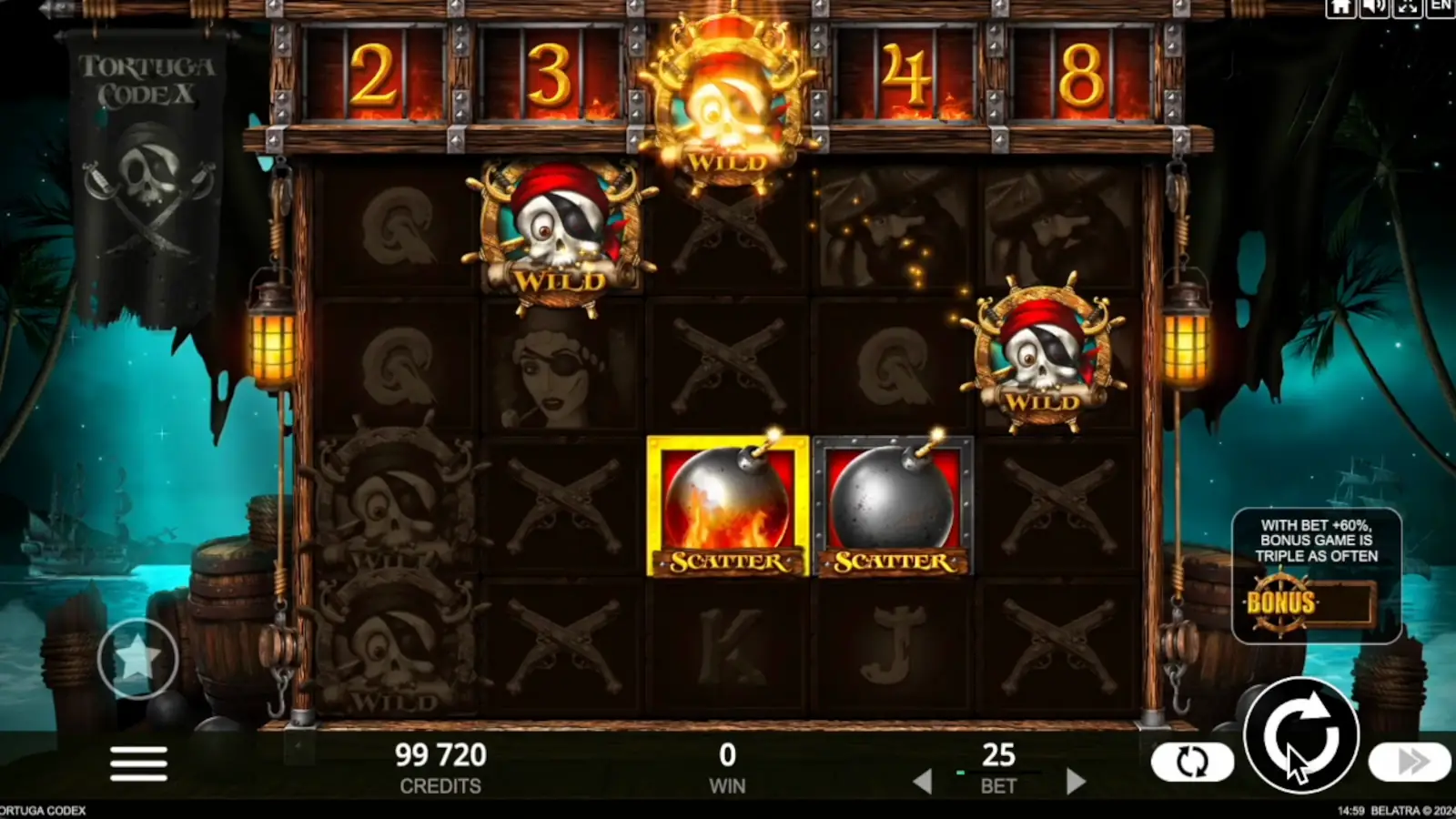Enter fullscreen mode
The width and height of the screenshot is (1456, 819).
[x=1406, y=9]
